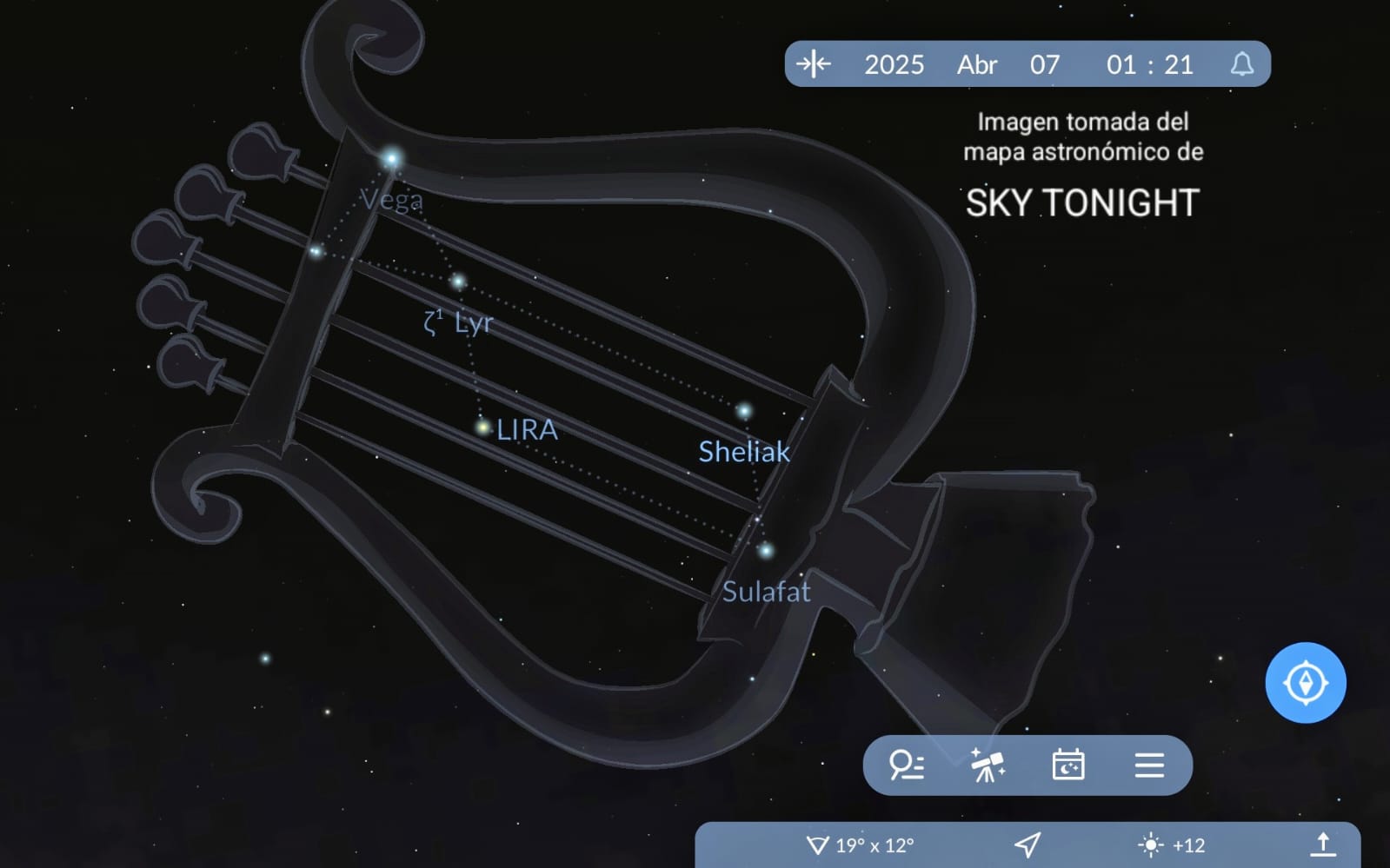
Task: Open the notification bell reminders
Action: (x=1241, y=64)
